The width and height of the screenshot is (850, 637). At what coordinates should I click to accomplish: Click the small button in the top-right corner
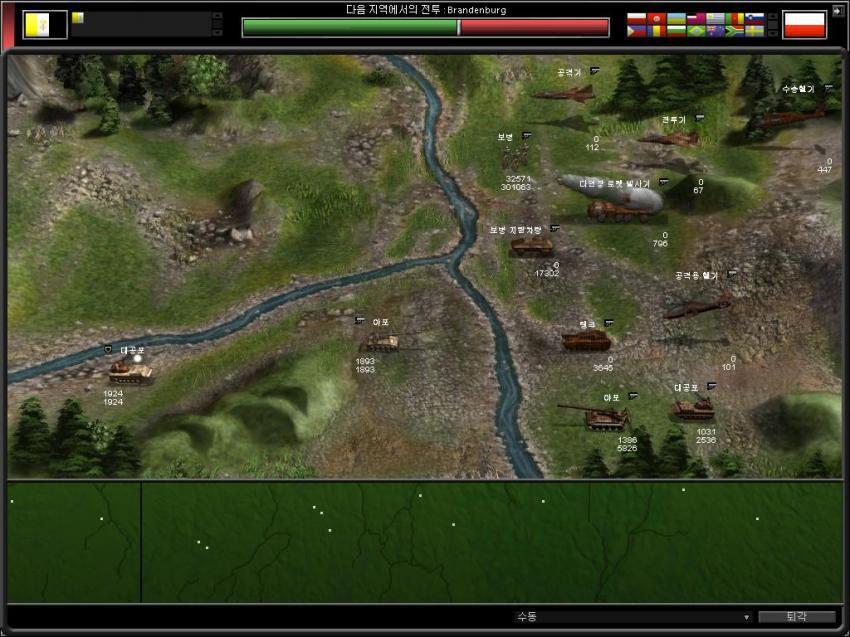(837, 12)
